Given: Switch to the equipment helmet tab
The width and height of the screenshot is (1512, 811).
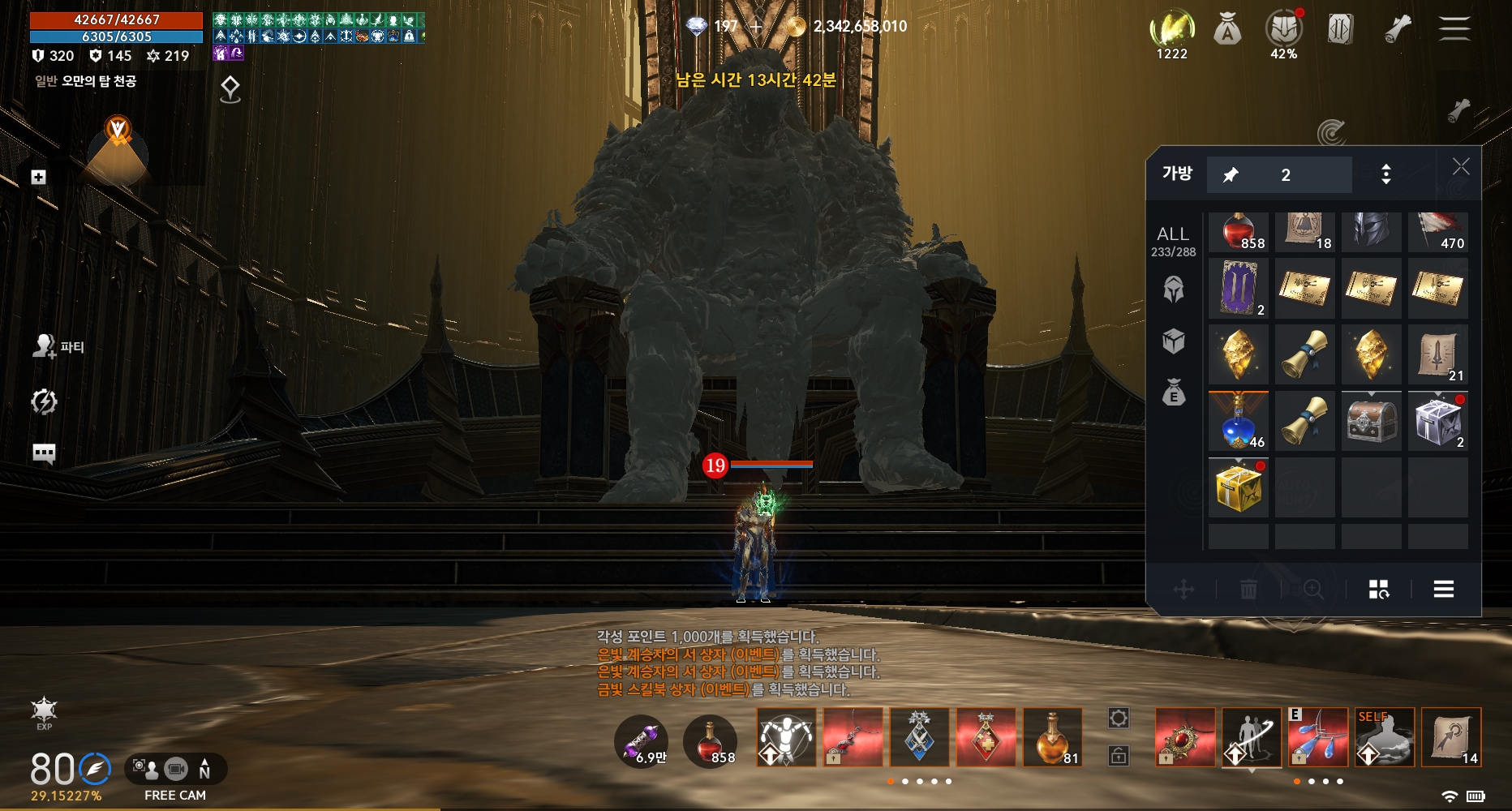Looking at the screenshot, I should point(1174,290).
